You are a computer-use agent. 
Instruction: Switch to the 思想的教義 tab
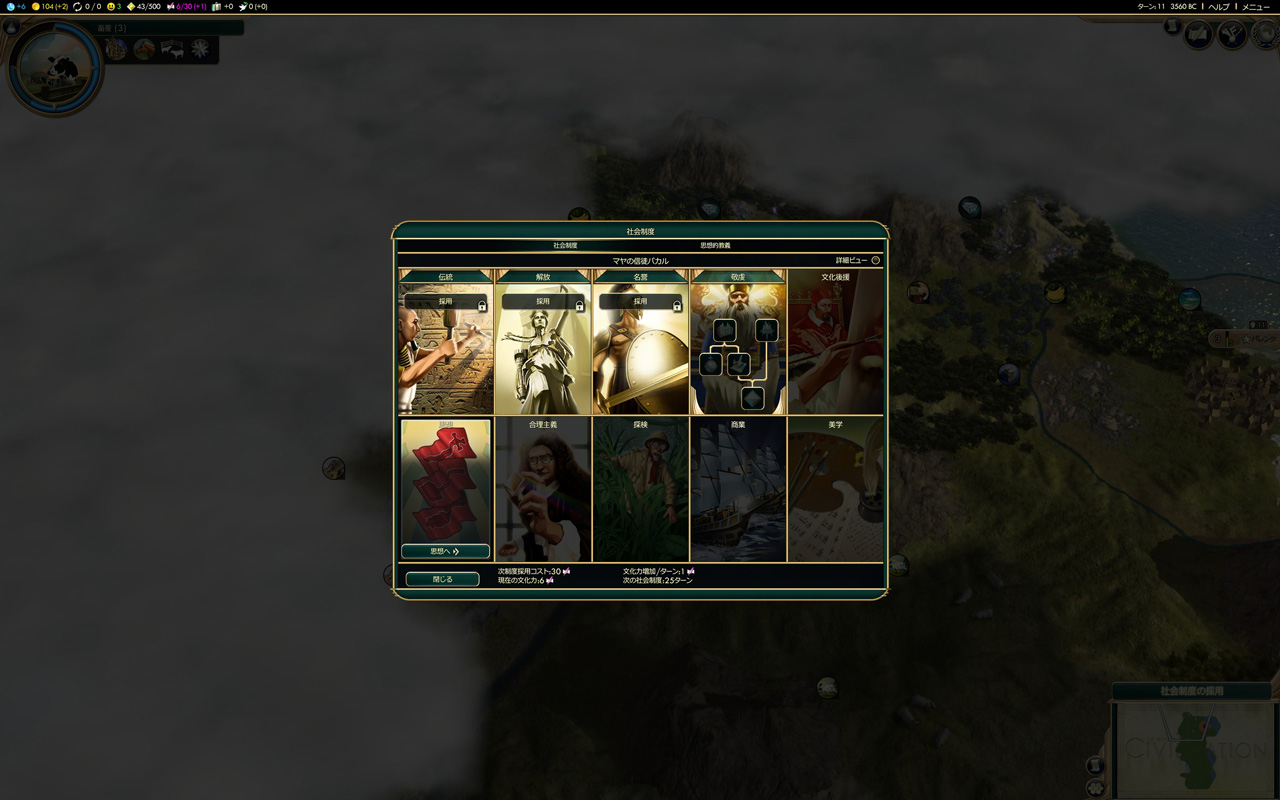pyautogui.click(x=714, y=245)
